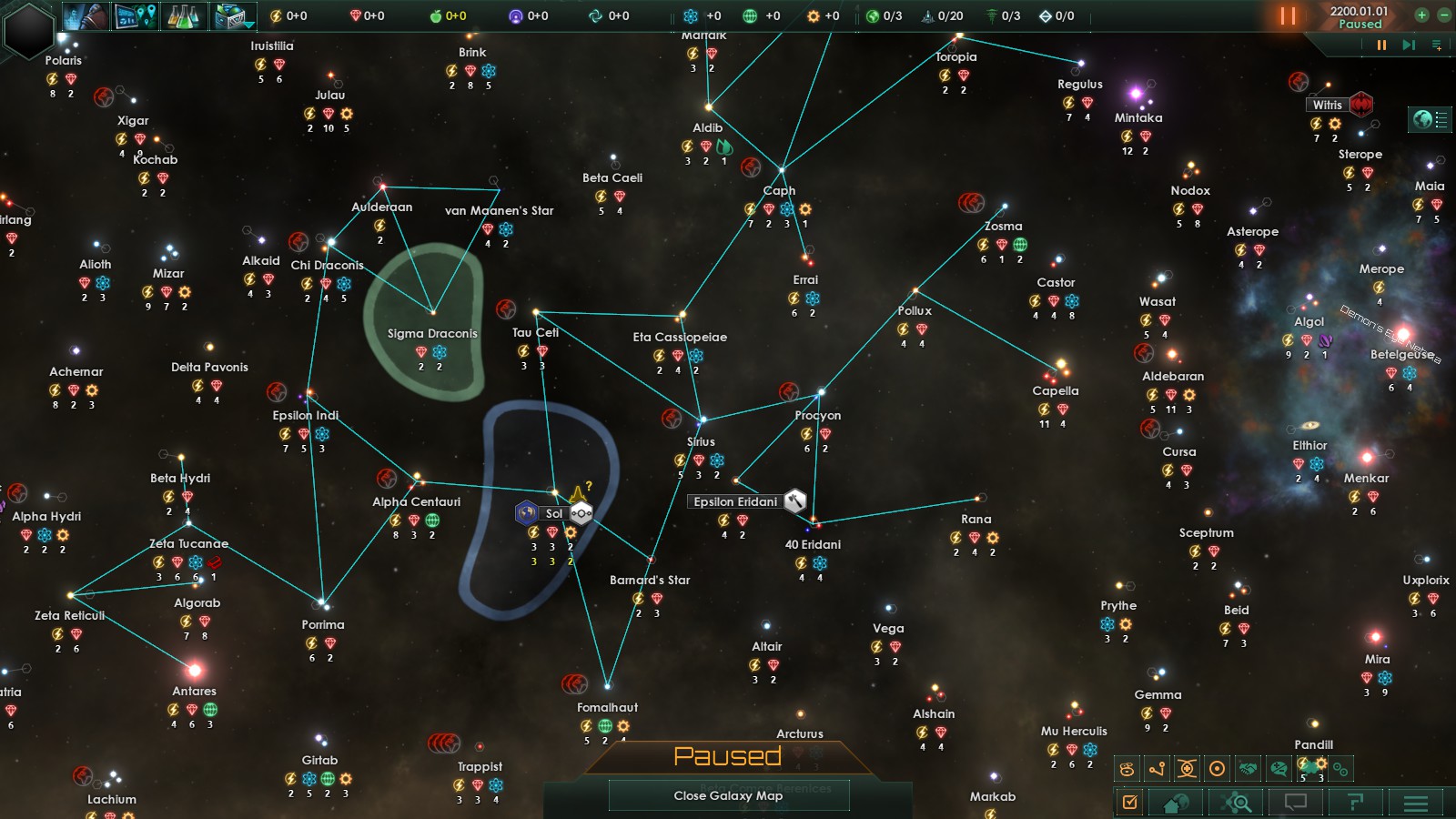Open the government portrait panel
Screen dimensions: 1456x819
tap(87, 15)
